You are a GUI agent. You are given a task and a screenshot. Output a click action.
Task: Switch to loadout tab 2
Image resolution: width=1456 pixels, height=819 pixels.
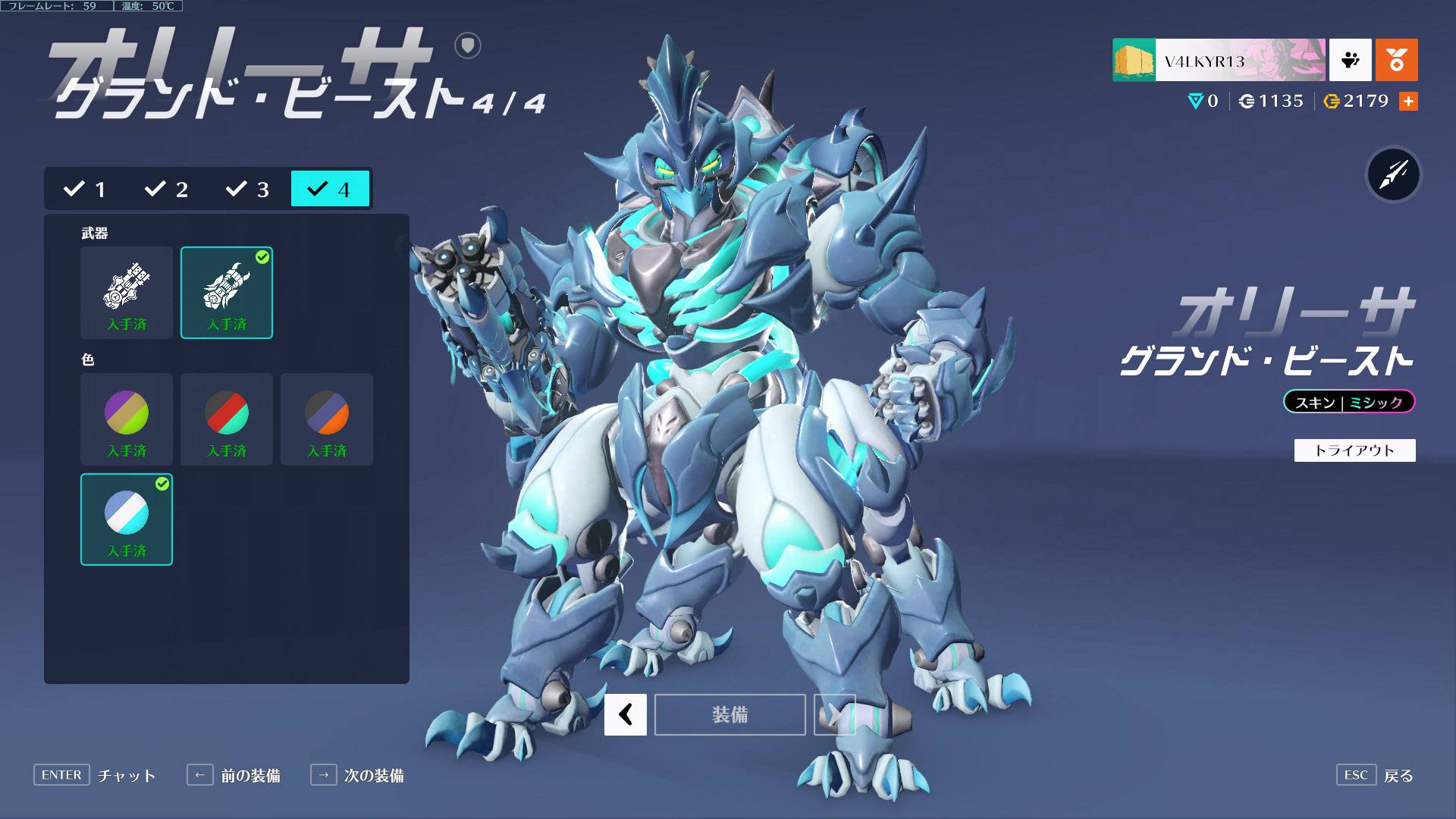tap(166, 189)
